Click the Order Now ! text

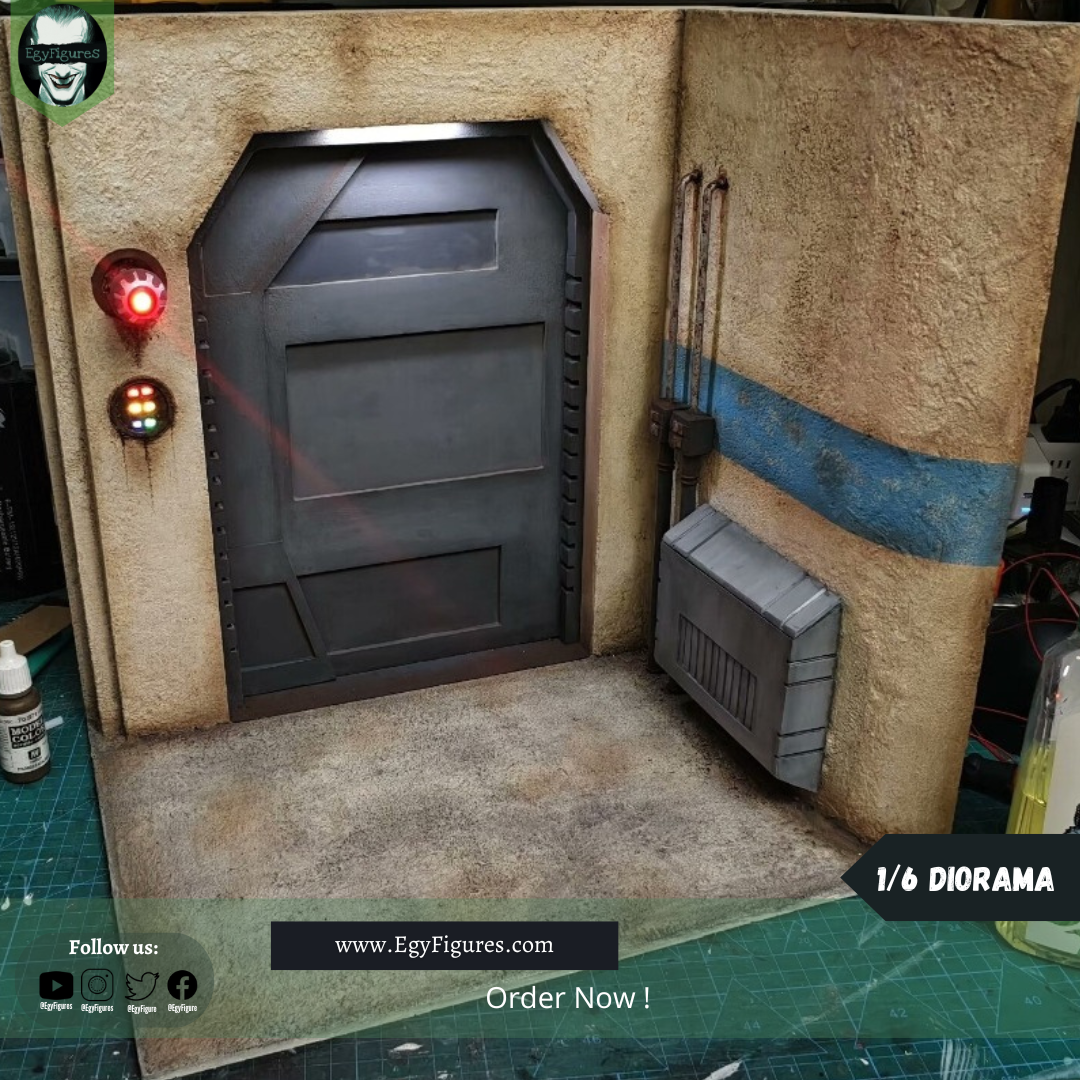point(567,997)
